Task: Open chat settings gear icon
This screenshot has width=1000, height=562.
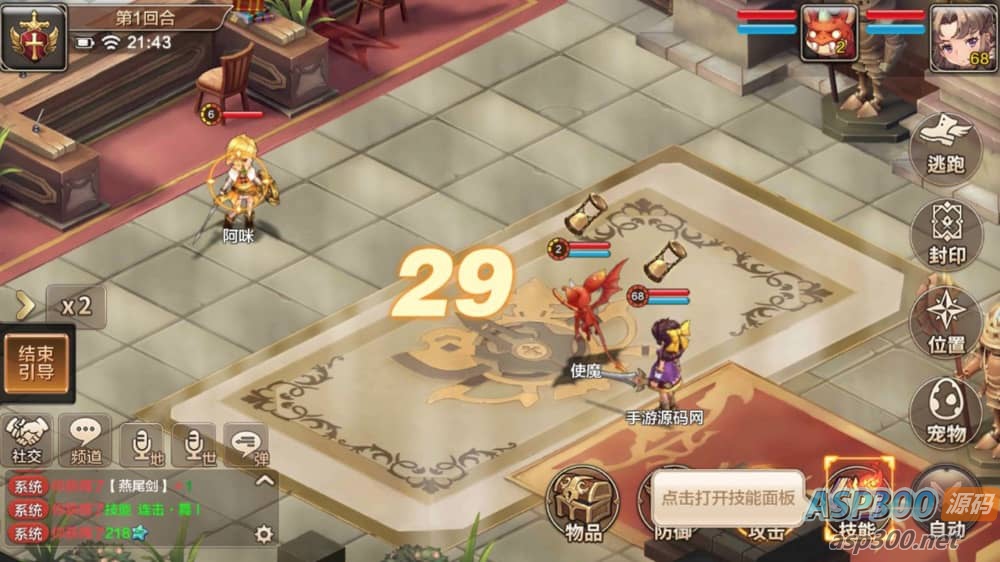Action: [264, 534]
